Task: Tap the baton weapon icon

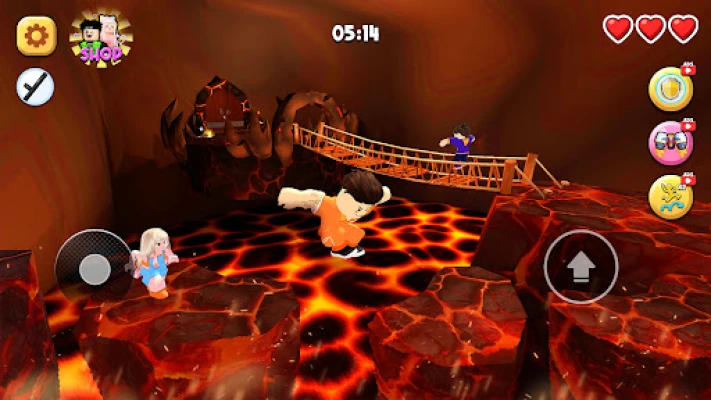Action: click(35, 88)
